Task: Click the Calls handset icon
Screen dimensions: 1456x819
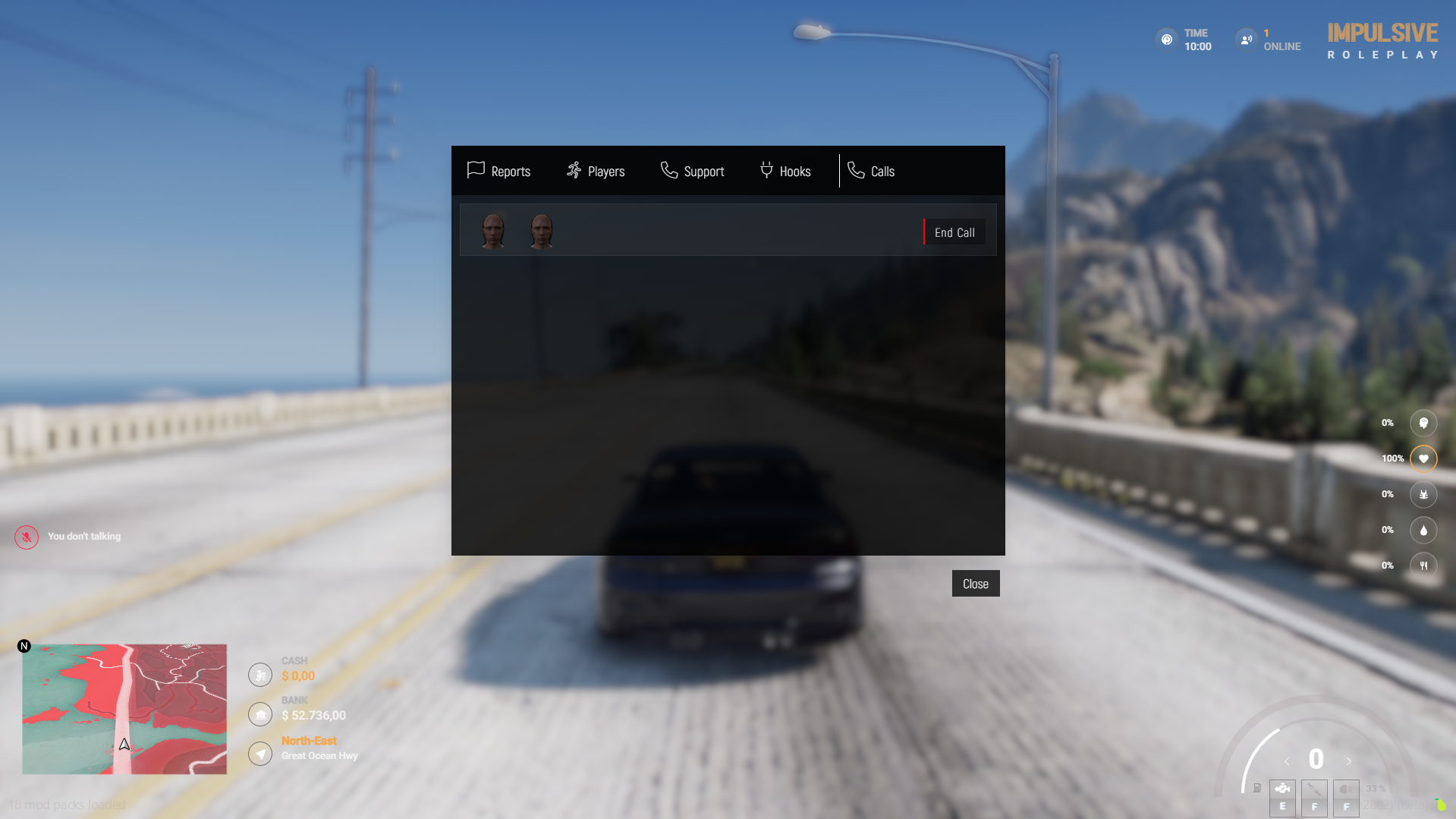Action: [x=857, y=170]
